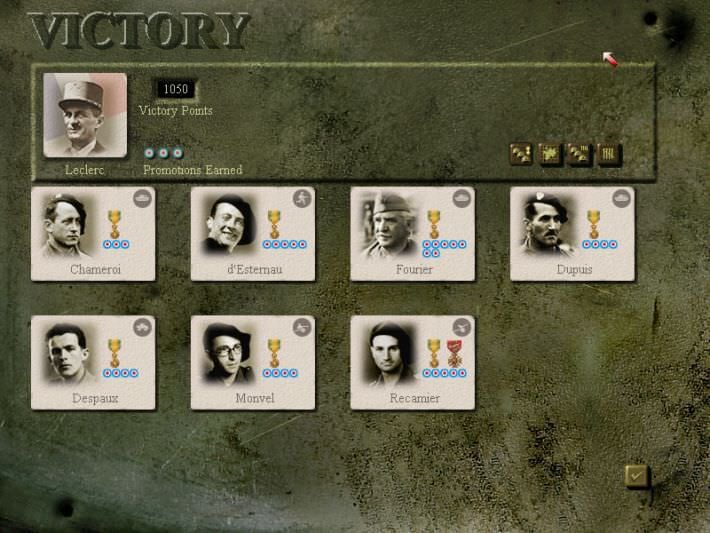Select the Recamier officer card

412,363
